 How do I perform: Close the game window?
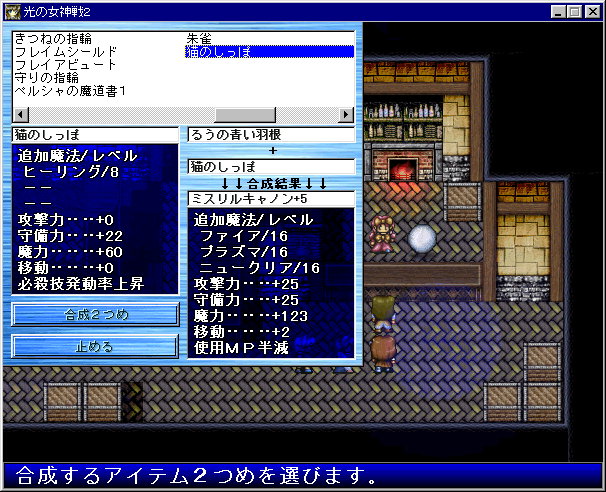pos(592,12)
